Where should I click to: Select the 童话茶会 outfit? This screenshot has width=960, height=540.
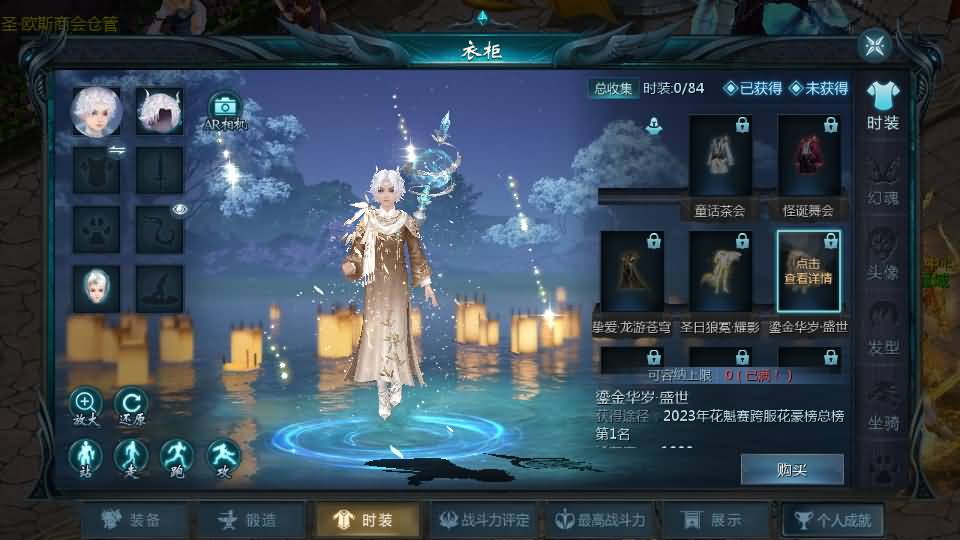(720, 164)
